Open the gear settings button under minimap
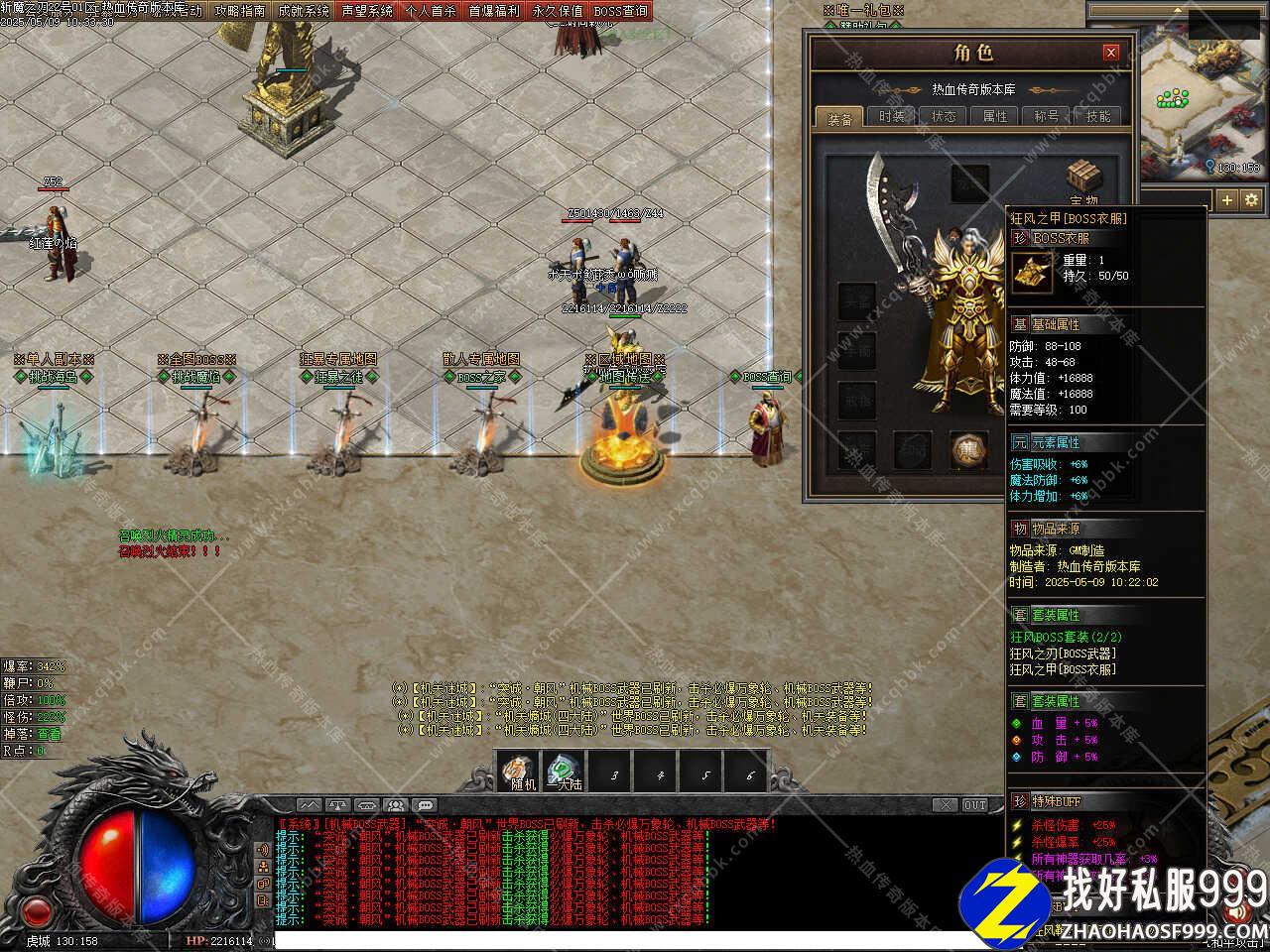The height and width of the screenshot is (952, 1270). coord(1251,199)
